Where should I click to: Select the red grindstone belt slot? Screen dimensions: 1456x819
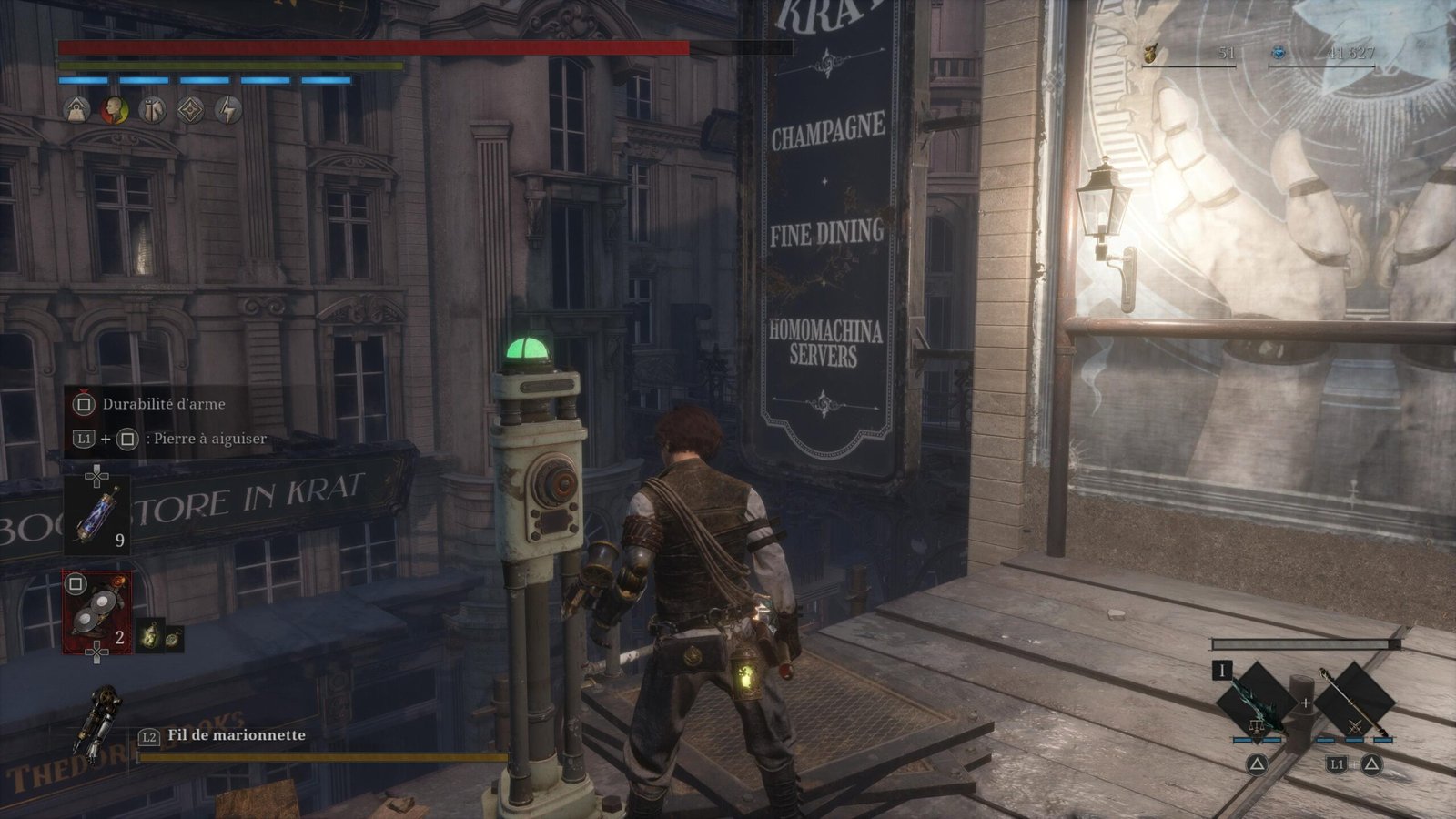[96, 612]
